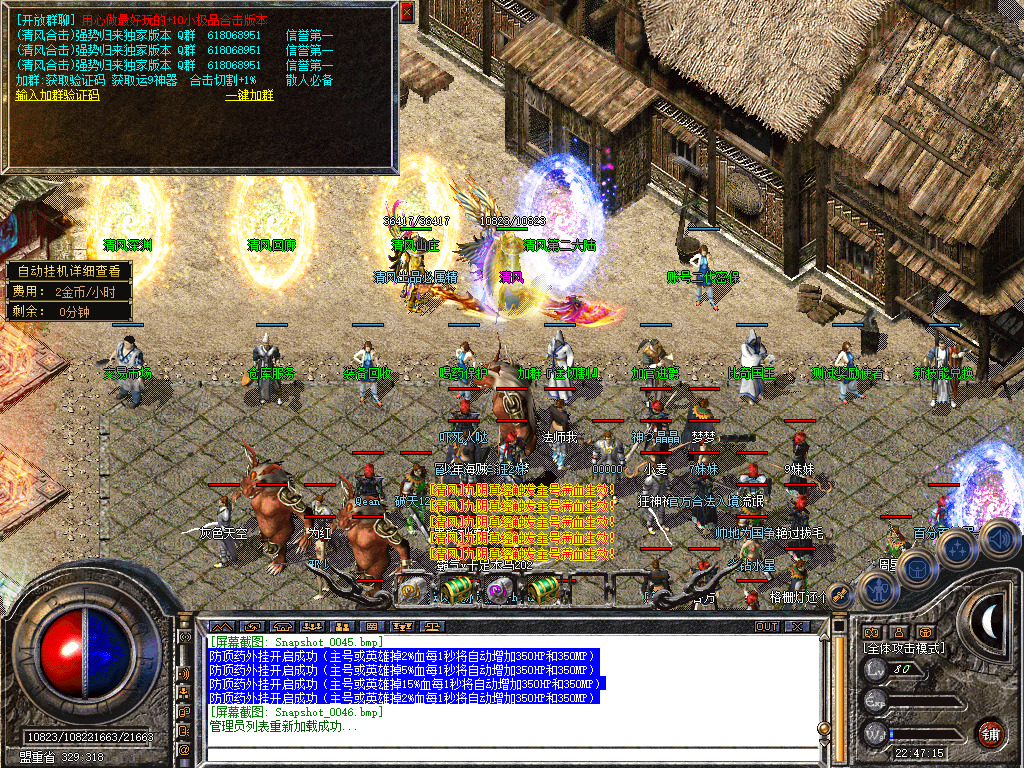Viewport: 1024px width, 768px height.
Task: Click the first chat channel mountain tab
Action: pyautogui.click(x=221, y=626)
